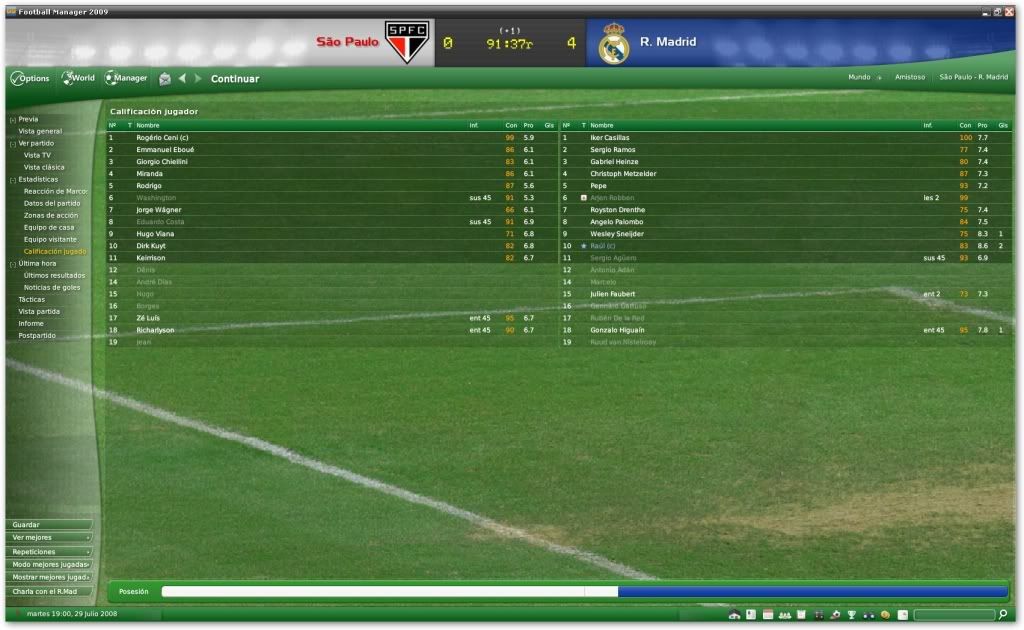The image size is (1024, 630).
Task: Open the Manager menu
Action: click(126, 78)
